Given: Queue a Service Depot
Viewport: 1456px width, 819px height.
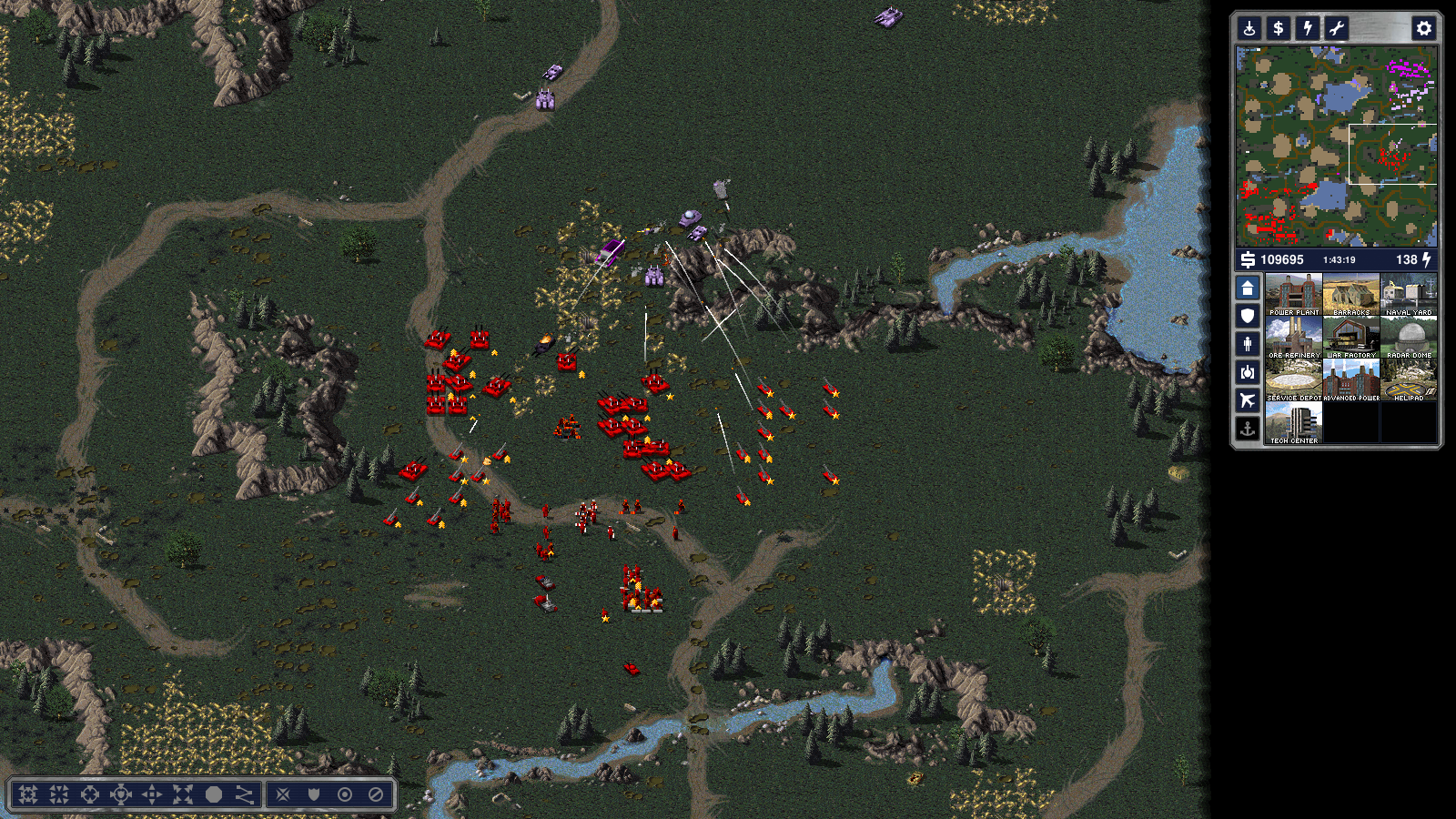Looking at the screenshot, I should pos(1293,380).
